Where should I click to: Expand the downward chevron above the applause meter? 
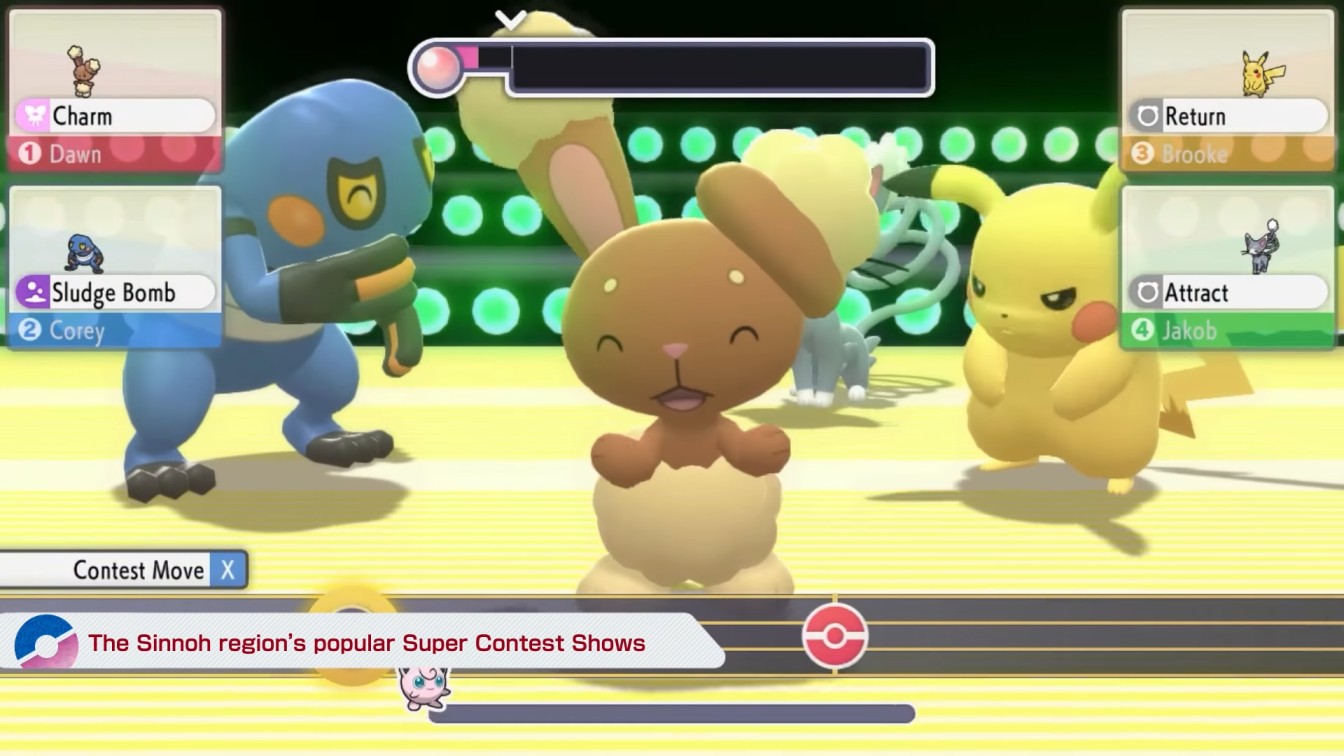pyautogui.click(x=511, y=18)
